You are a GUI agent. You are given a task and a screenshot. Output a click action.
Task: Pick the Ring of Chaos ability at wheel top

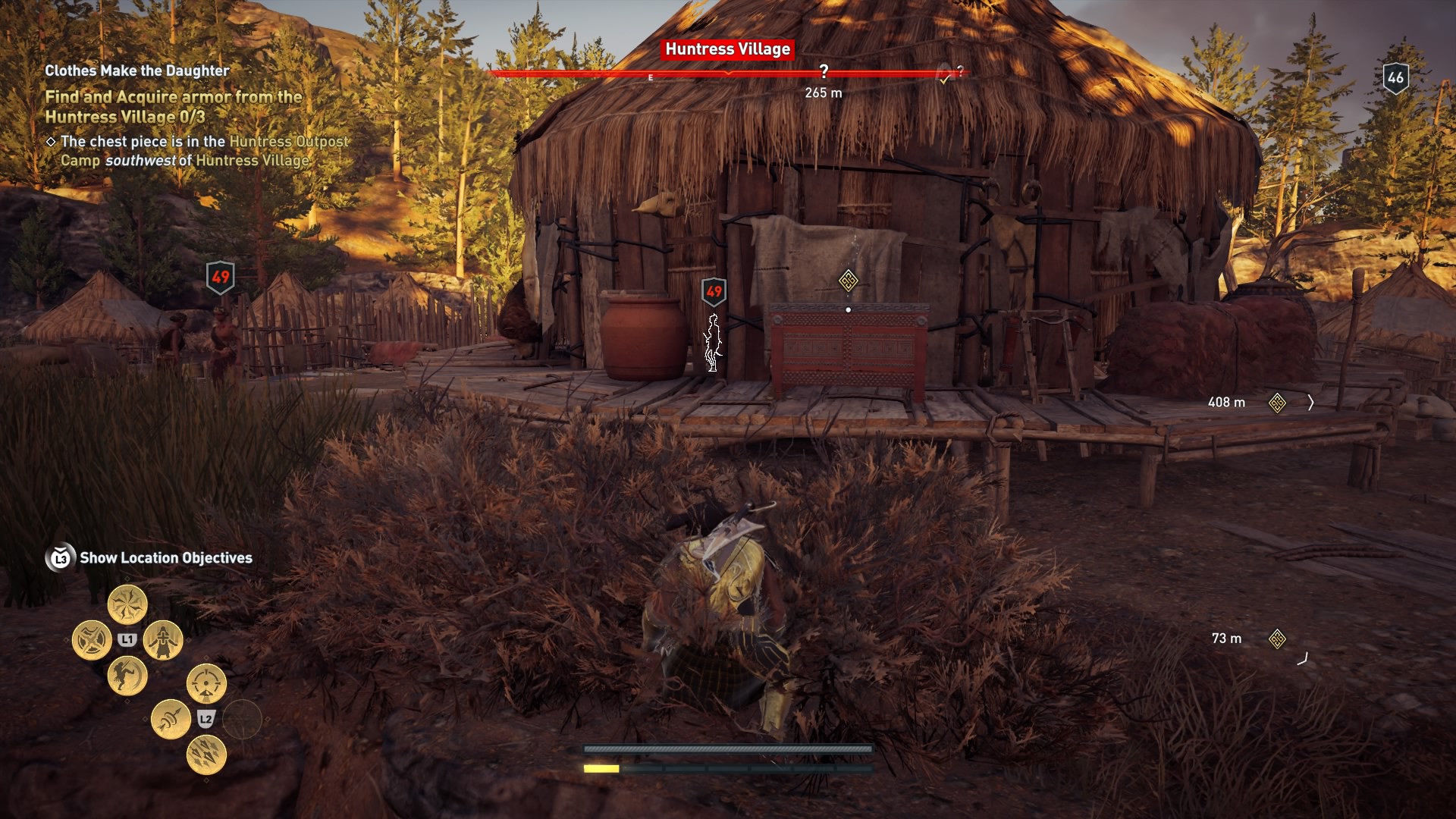128,604
